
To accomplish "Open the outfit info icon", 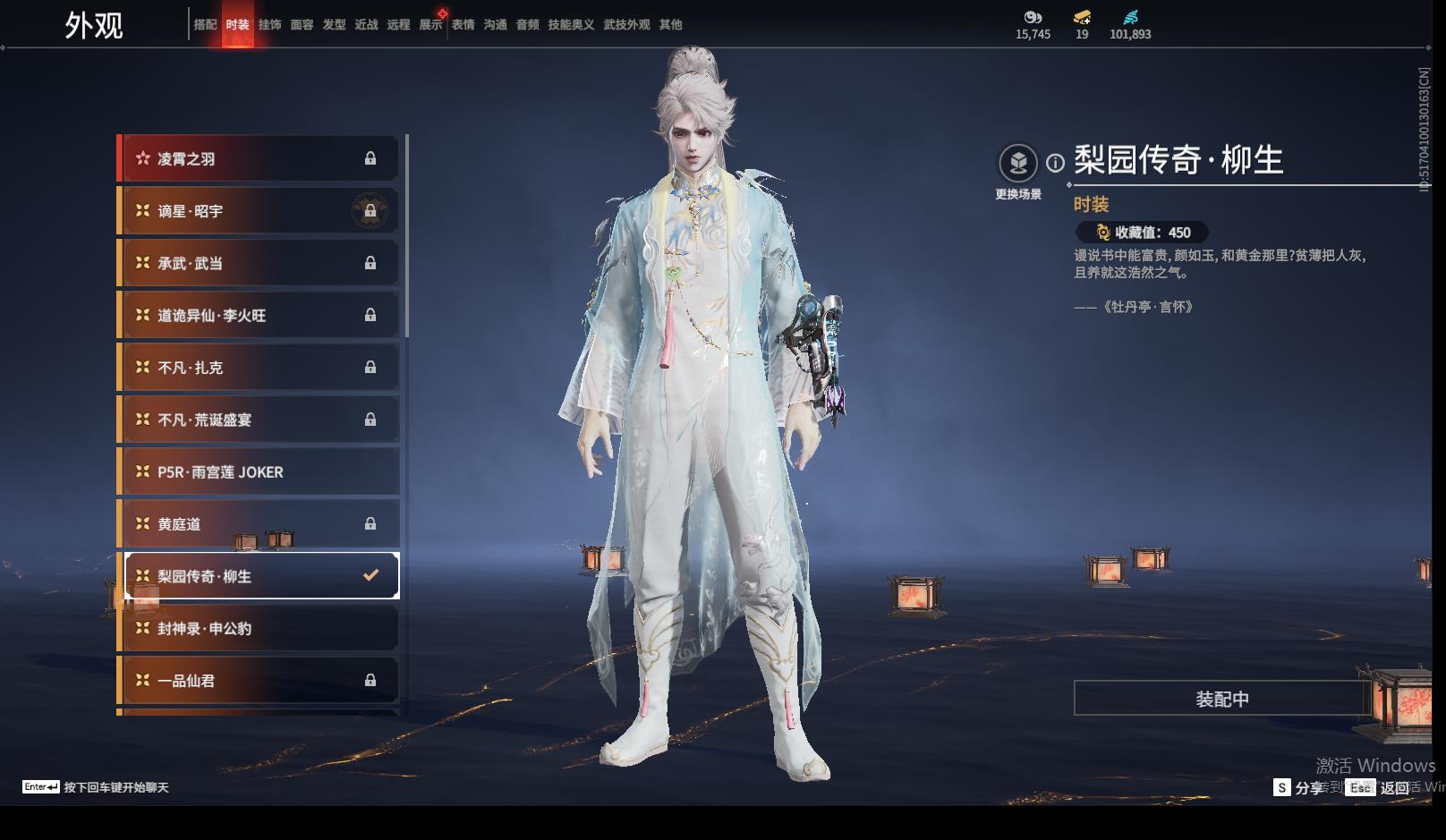I will (x=1056, y=163).
